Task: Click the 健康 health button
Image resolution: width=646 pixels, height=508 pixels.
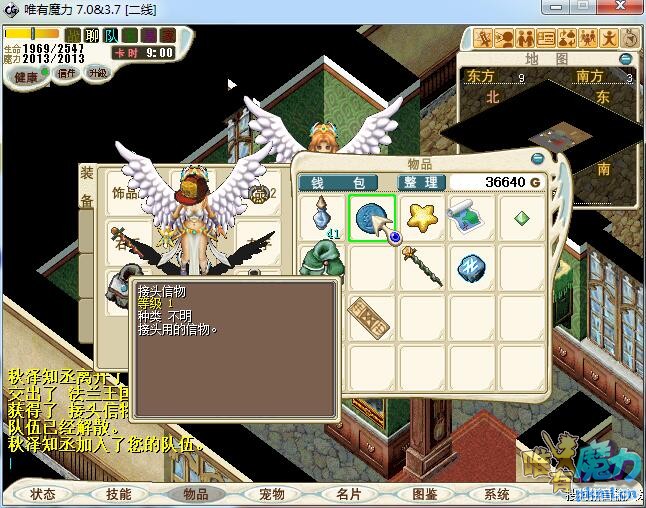Action: click(26, 77)
